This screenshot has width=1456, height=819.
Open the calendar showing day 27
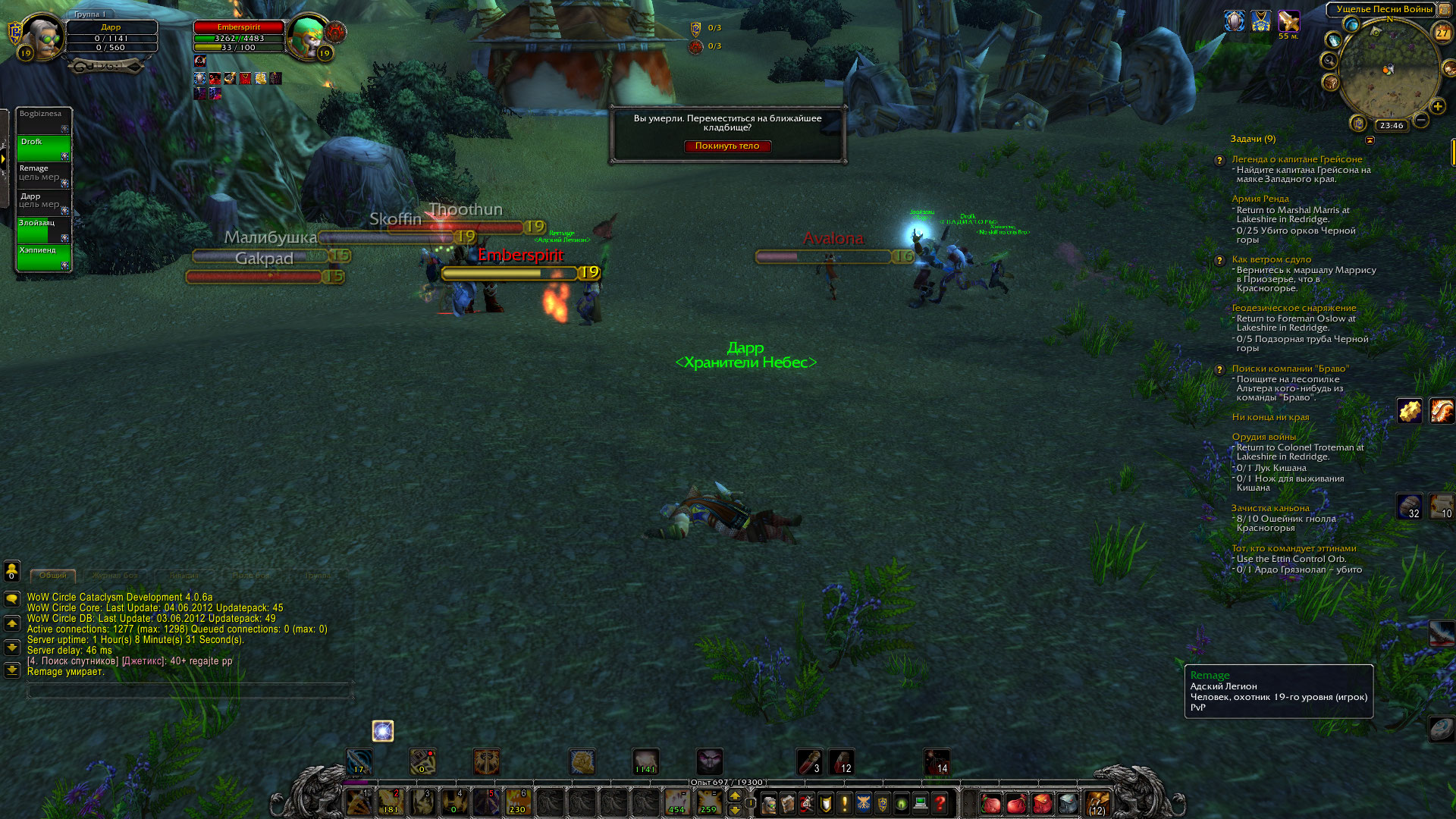tap(1442, 33)
